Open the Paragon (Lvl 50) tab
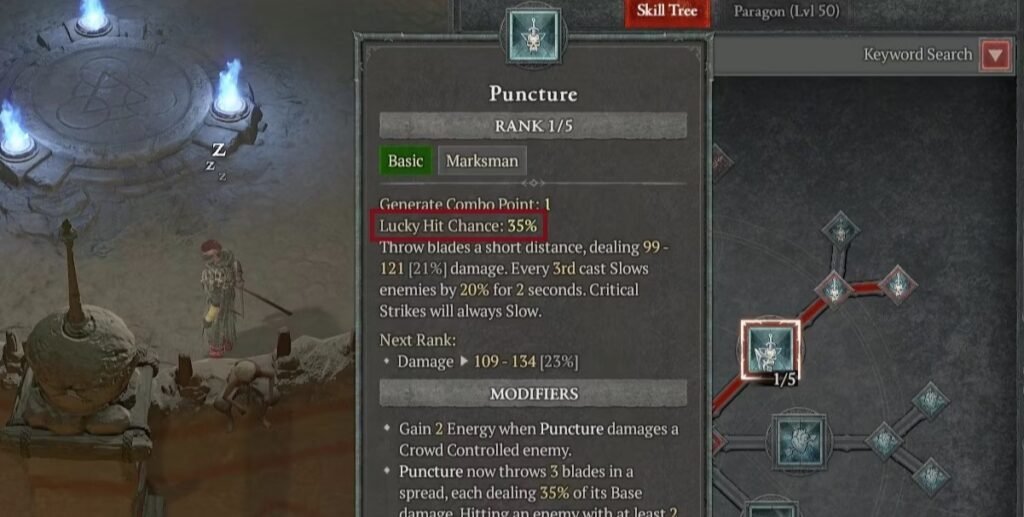The image size is (1024, 517). coord(786,12)
